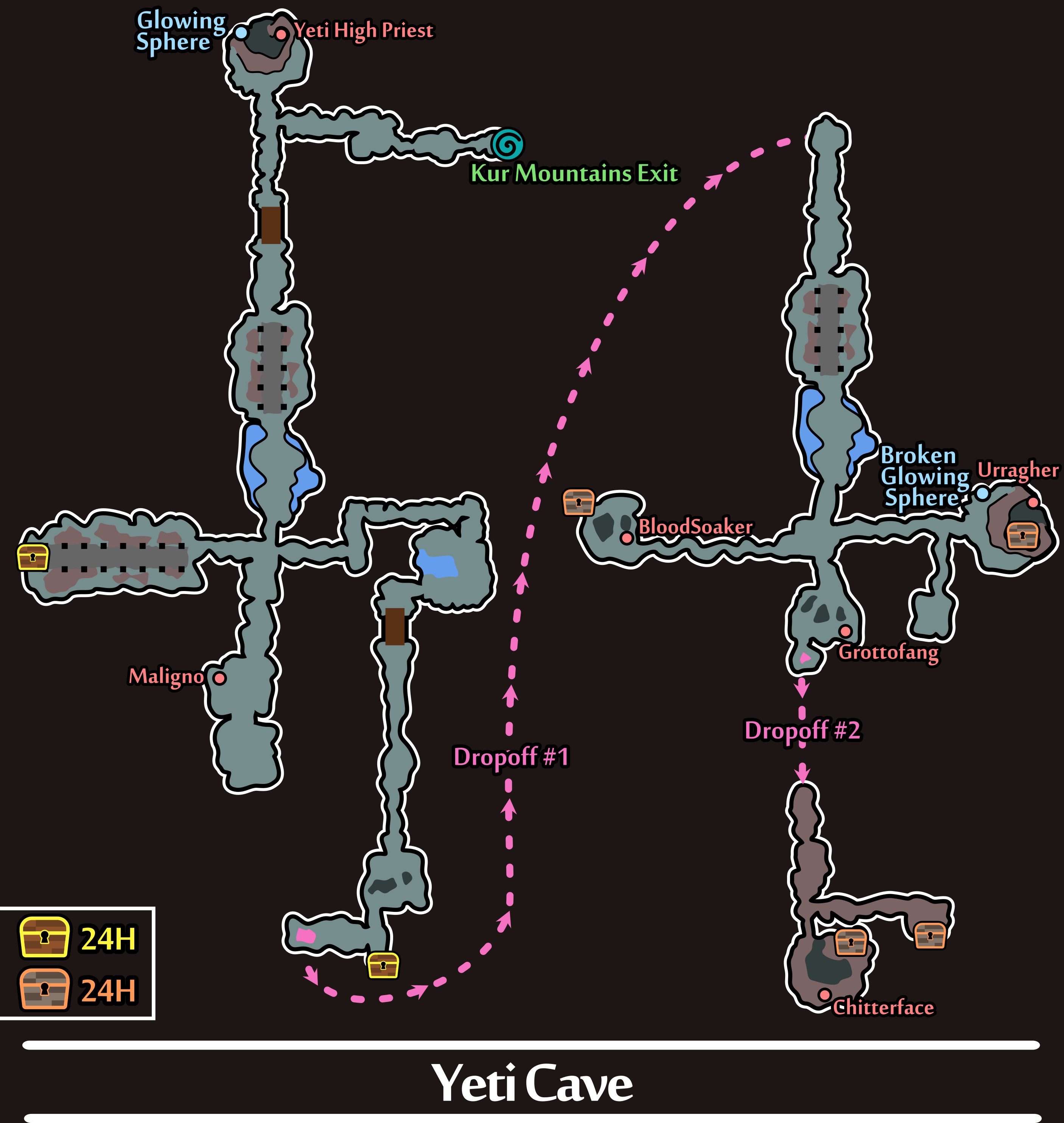The width and height of the screenshot is (1064, 1123).
Task: Select the Glowing Sphere blue marker
Action: coord(241,32)
